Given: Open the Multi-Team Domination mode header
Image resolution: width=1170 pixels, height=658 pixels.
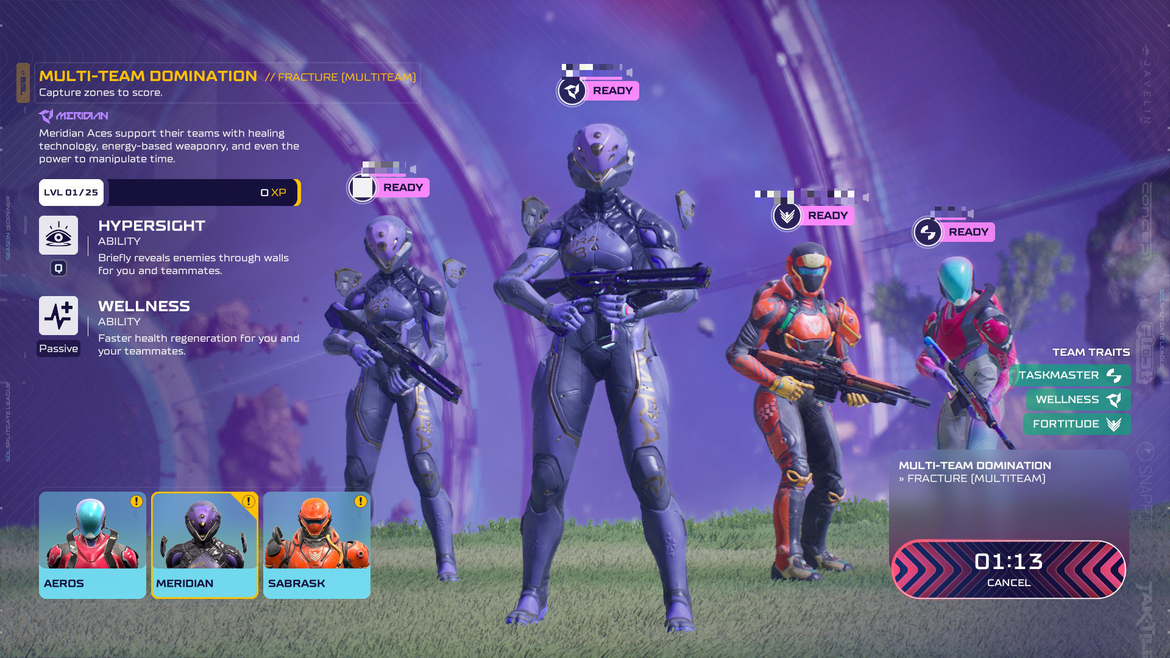Looking at the screenshot, I should pos(148,76).
